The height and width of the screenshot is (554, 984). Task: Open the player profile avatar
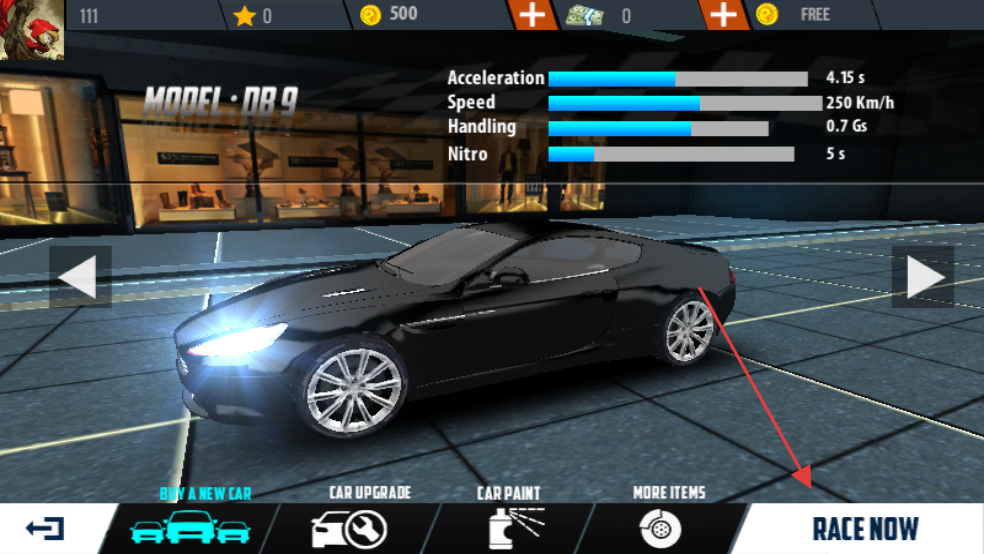click(x=32, y=30)
